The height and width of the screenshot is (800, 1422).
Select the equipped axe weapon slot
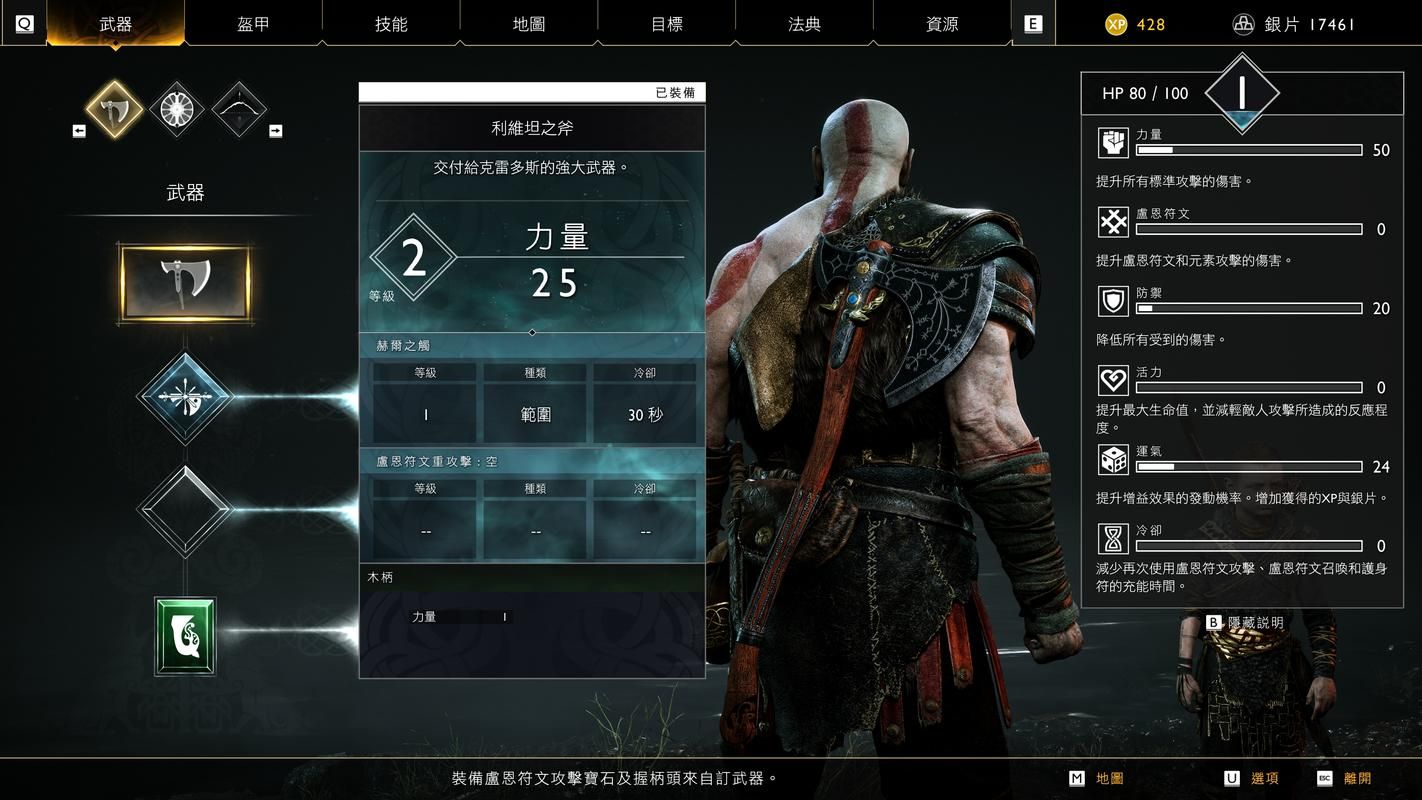[x=185, y=283]
